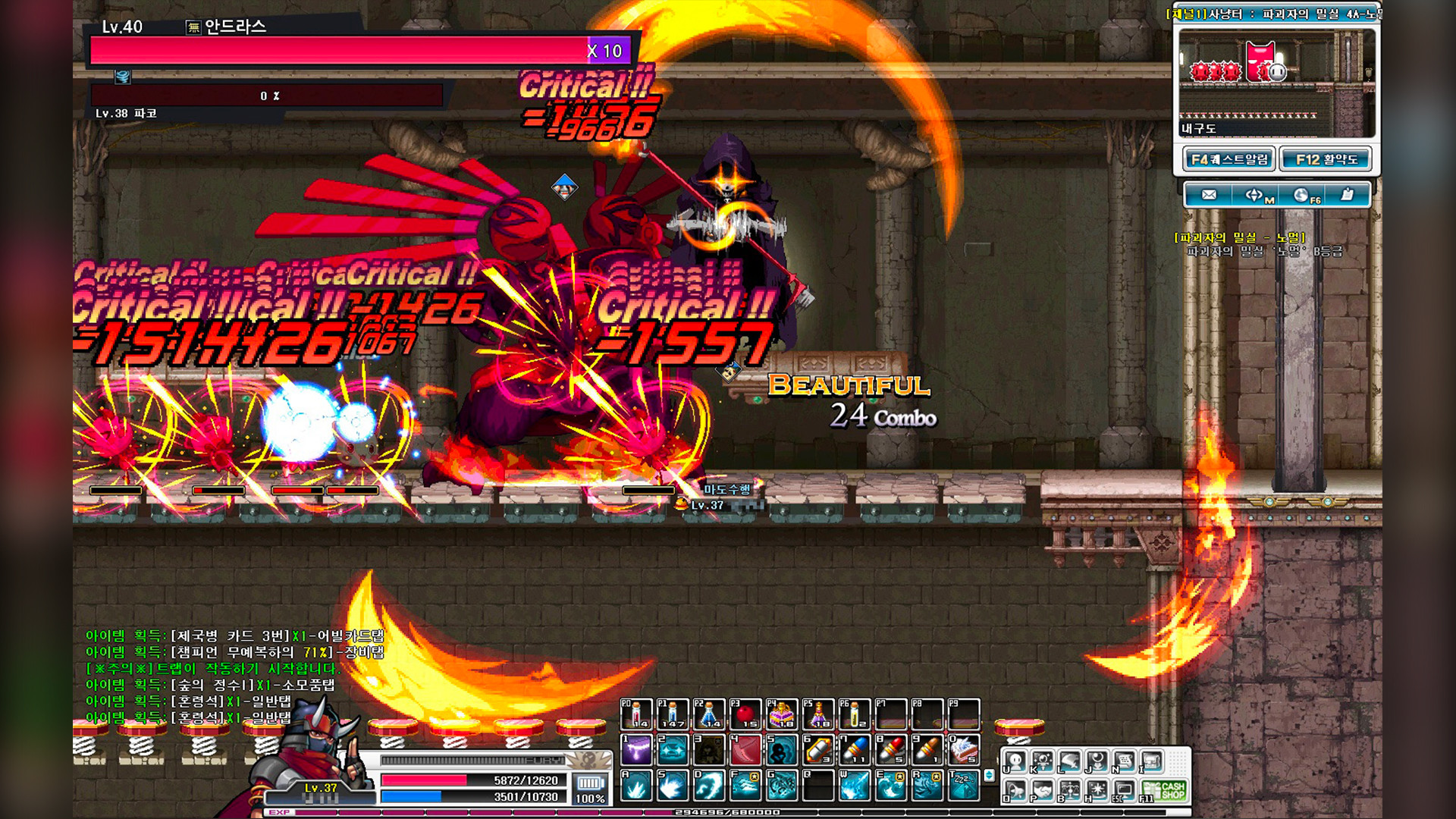Open the mailbox envelope icon
Image resolution: width=1456 pixels, height=819 pixels.
tap(1209, 194)
